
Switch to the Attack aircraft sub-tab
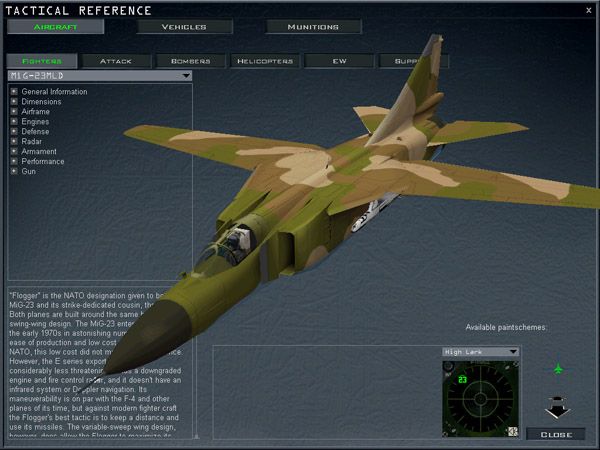(x=115, y=61)
